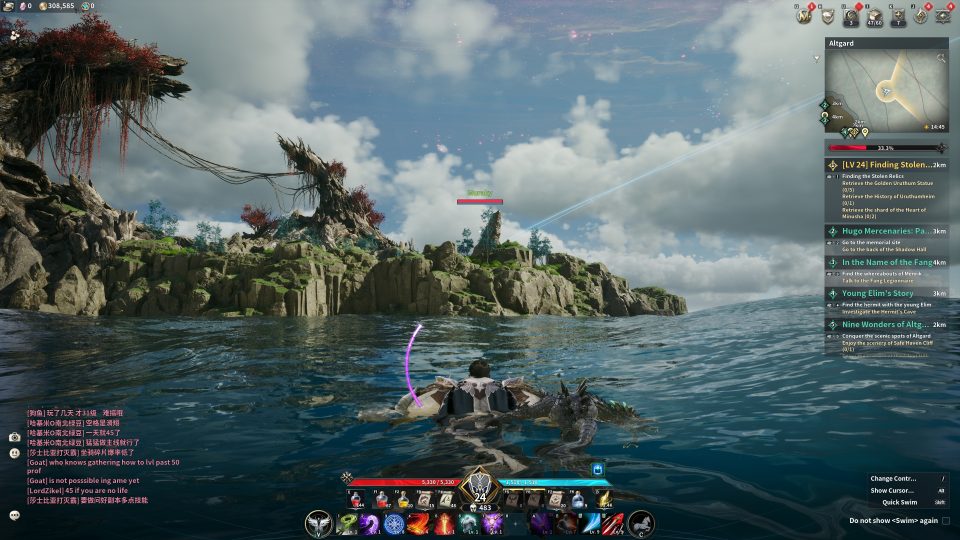Open the shield icon menu in top bar
This screenshot has height=540, width=960.
click(828, 16)
